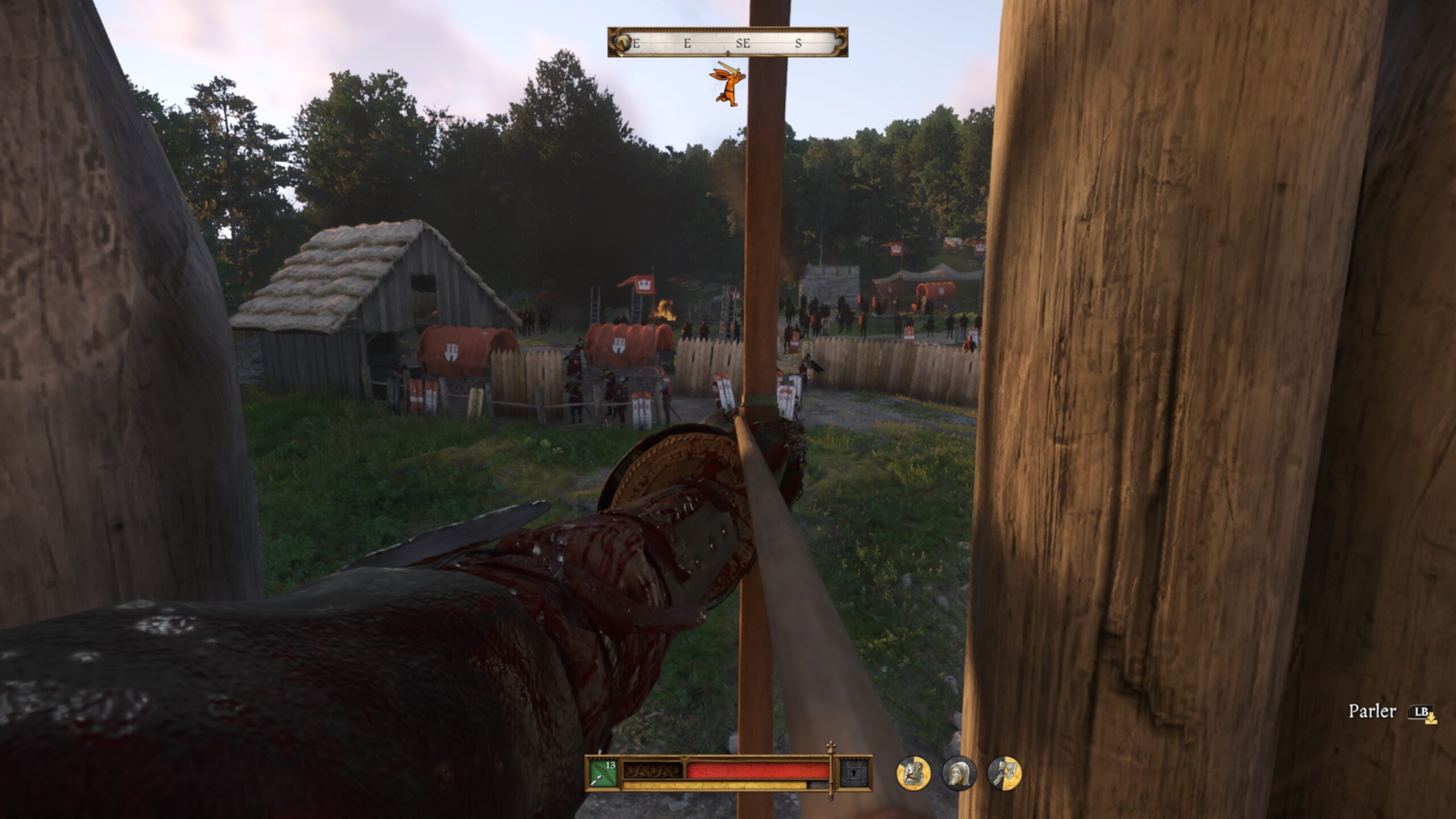
Task: Choose the Parler prompt label
Action: pyautogui.click(x=1372, y=712)
